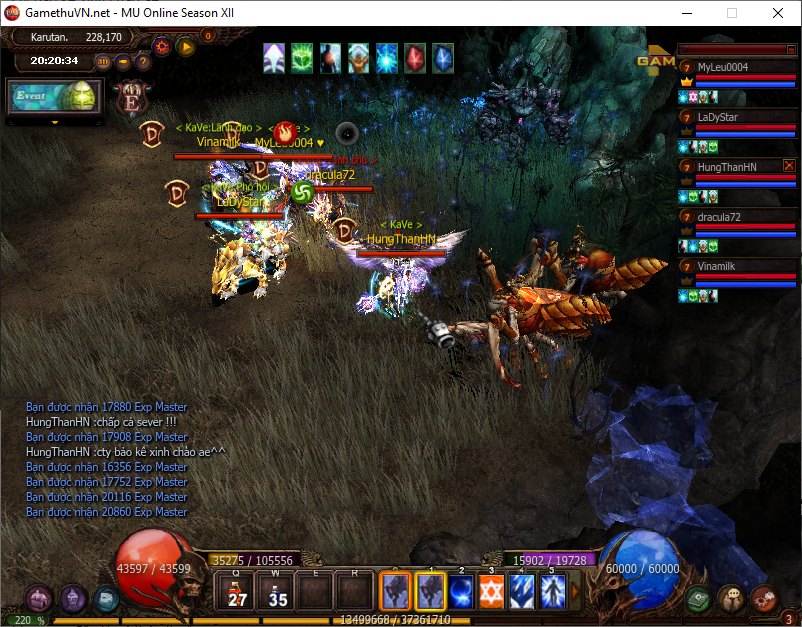
Task: Open the Event egg banner
Action: coord(55,97)
